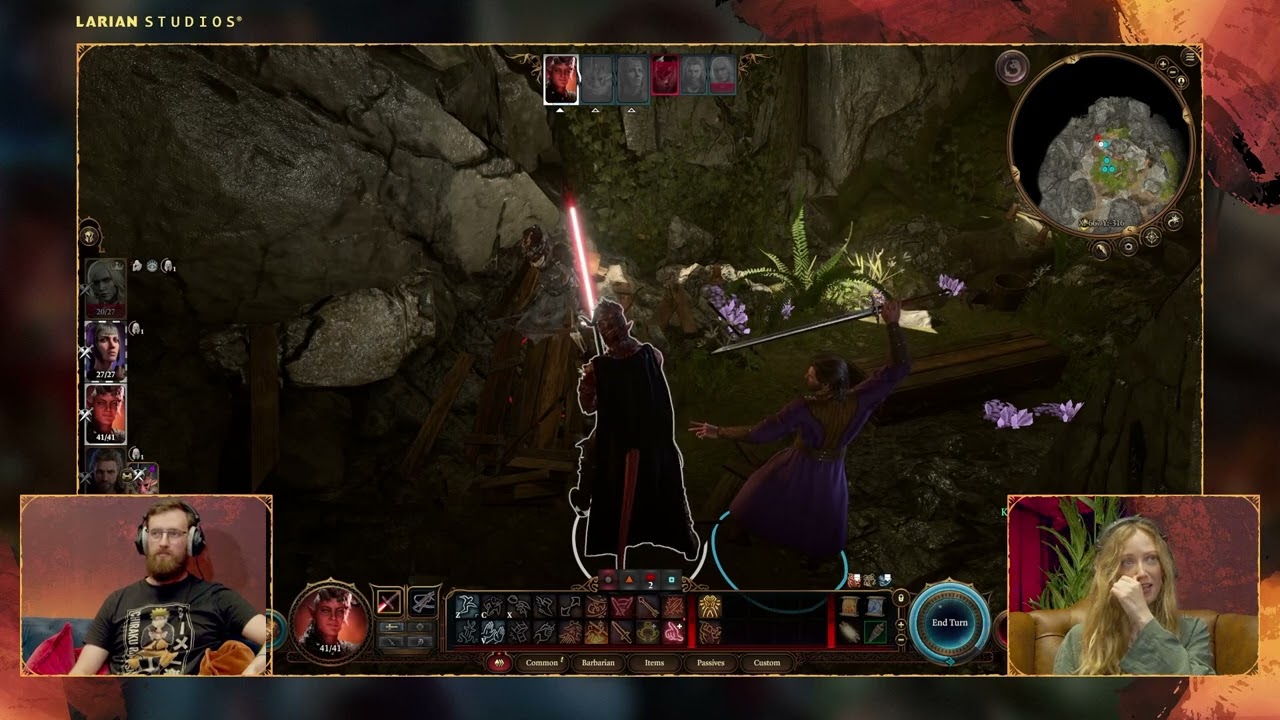Image resolution: width=1280 pixels, height=720 pixels.
Task: Click the active tiefling portrait in turn order
Action: tap(561, 79)
